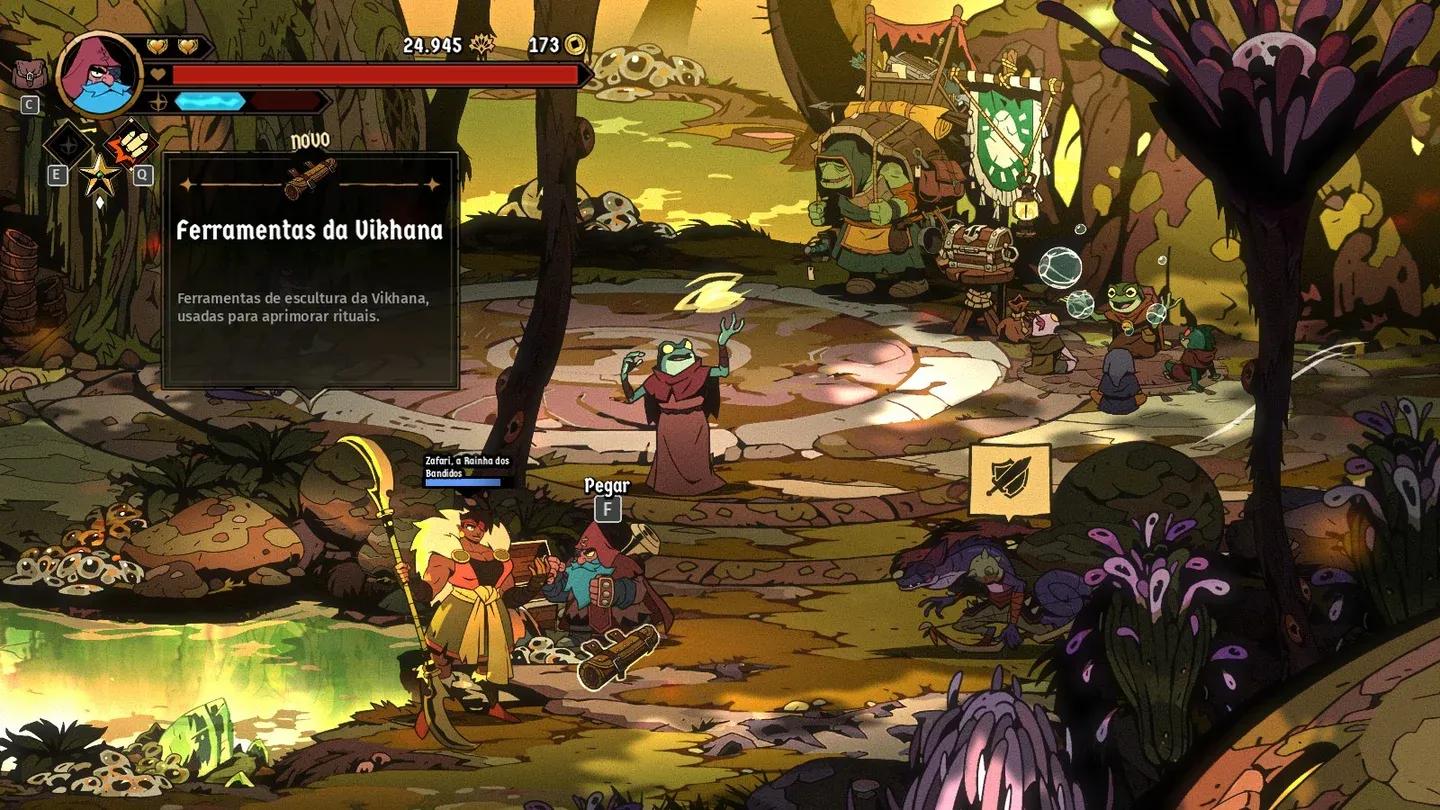Activate the bullets burst ability
This screenshot has height=810, width=1440.
click(130, 144)
